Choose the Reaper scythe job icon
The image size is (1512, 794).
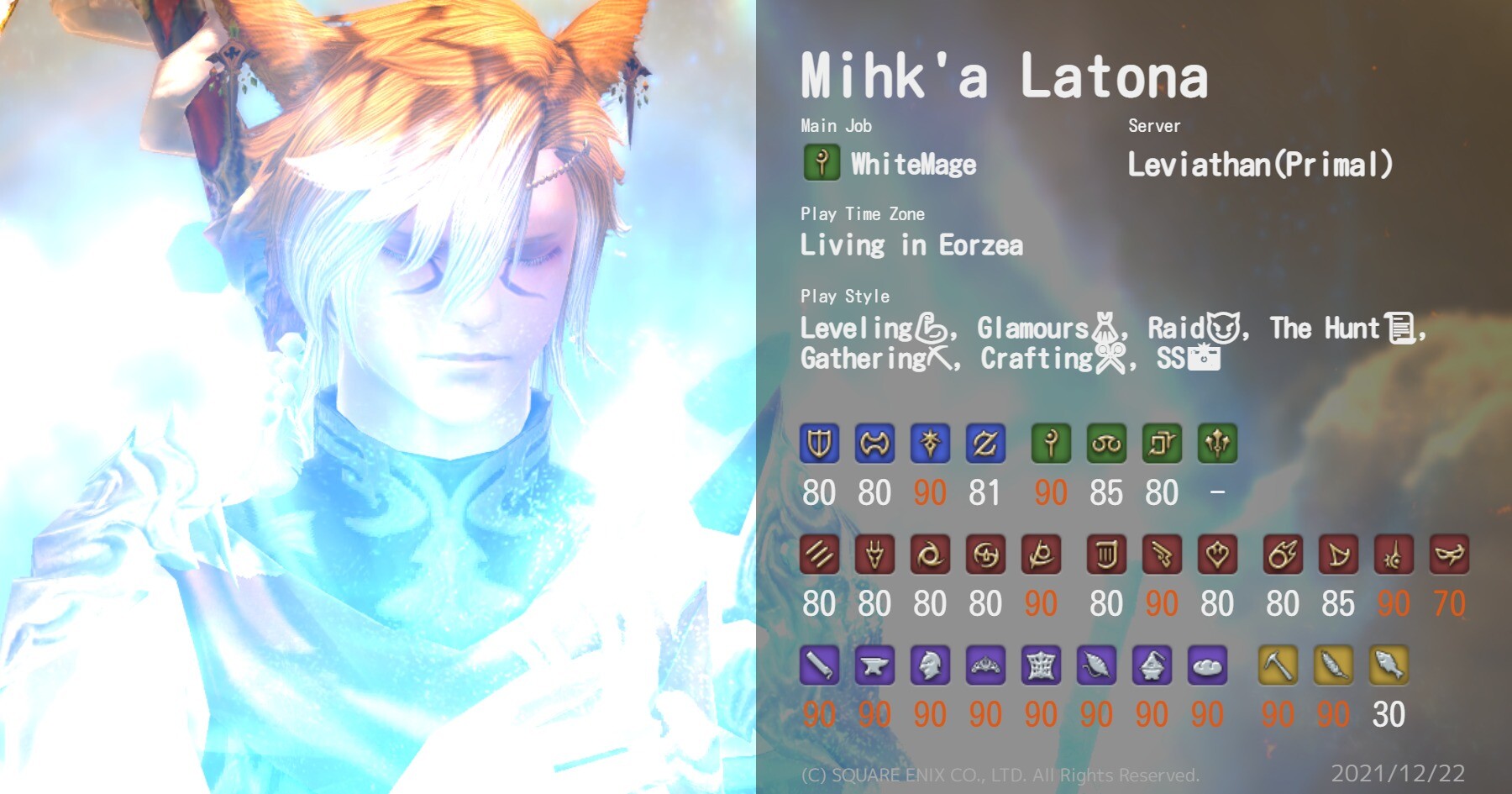pos(1041,555)
